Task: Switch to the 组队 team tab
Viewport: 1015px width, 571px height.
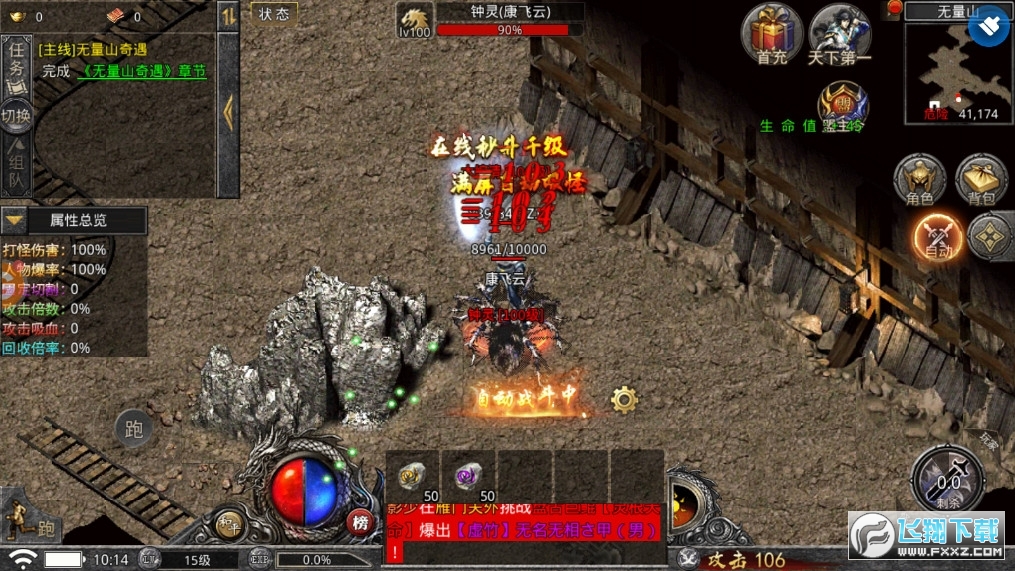Action: click(16, 165)
